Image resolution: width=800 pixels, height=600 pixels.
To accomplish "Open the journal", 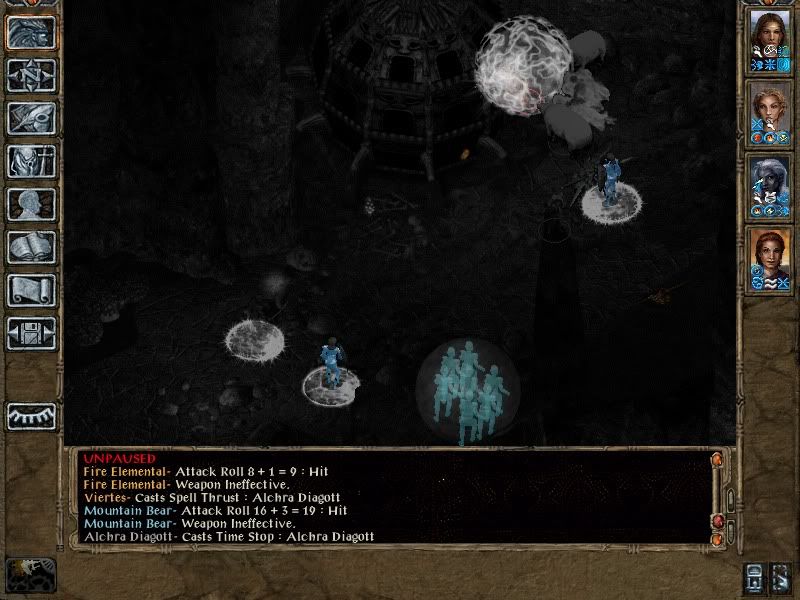I will pyautogui.click(x=31, y=118).
